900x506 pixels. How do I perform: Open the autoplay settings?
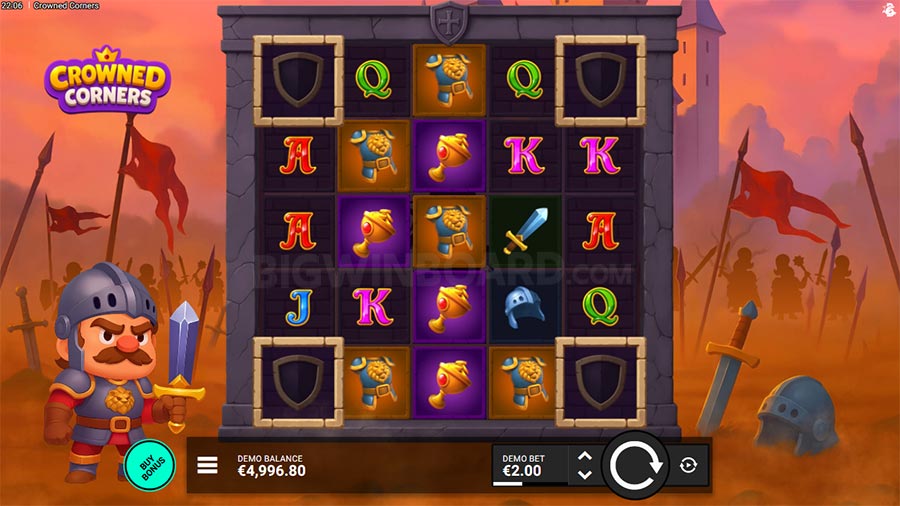click(x=689, y=465)
